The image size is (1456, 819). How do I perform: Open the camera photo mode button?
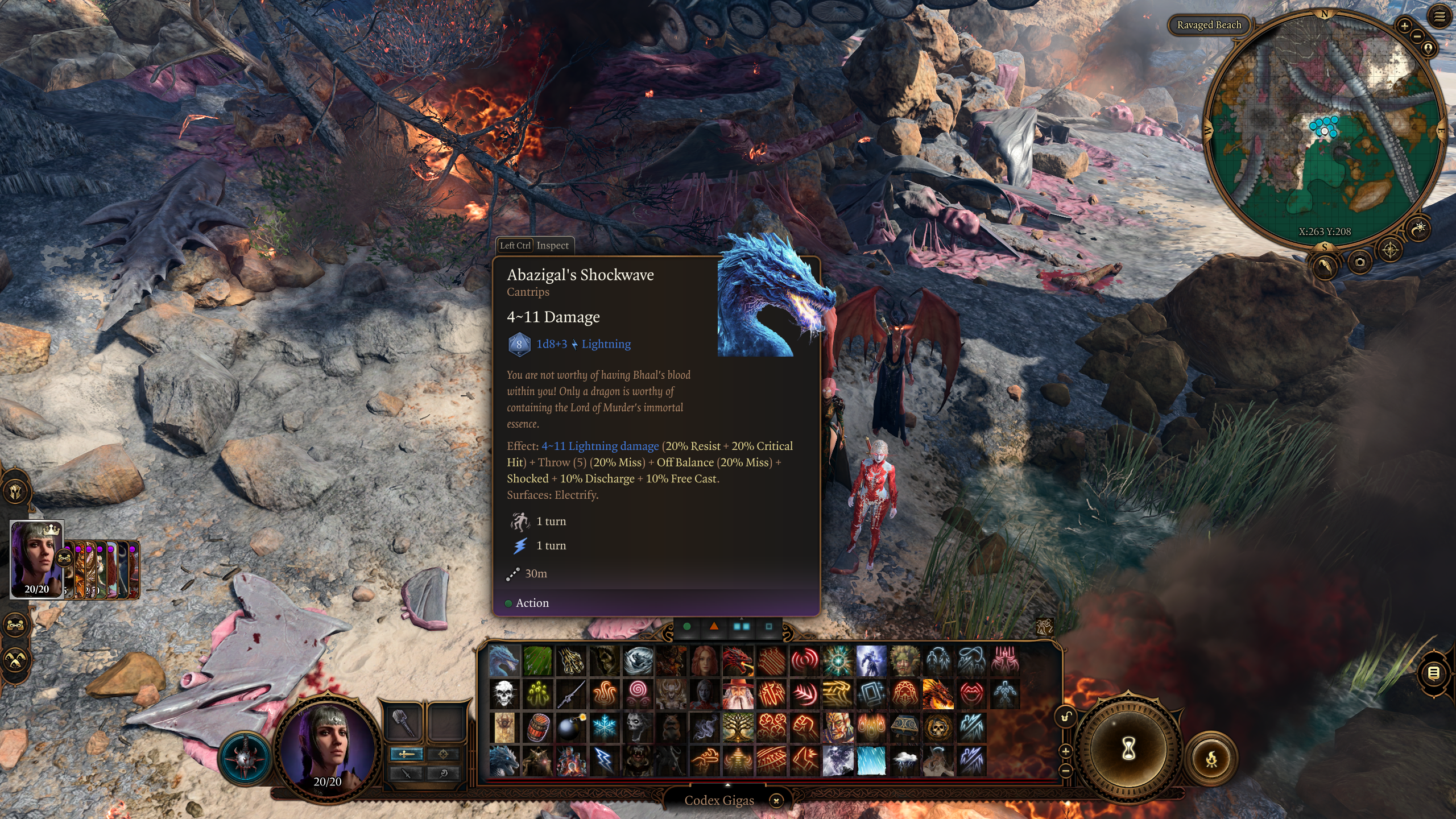click(x=1360, y=262)
